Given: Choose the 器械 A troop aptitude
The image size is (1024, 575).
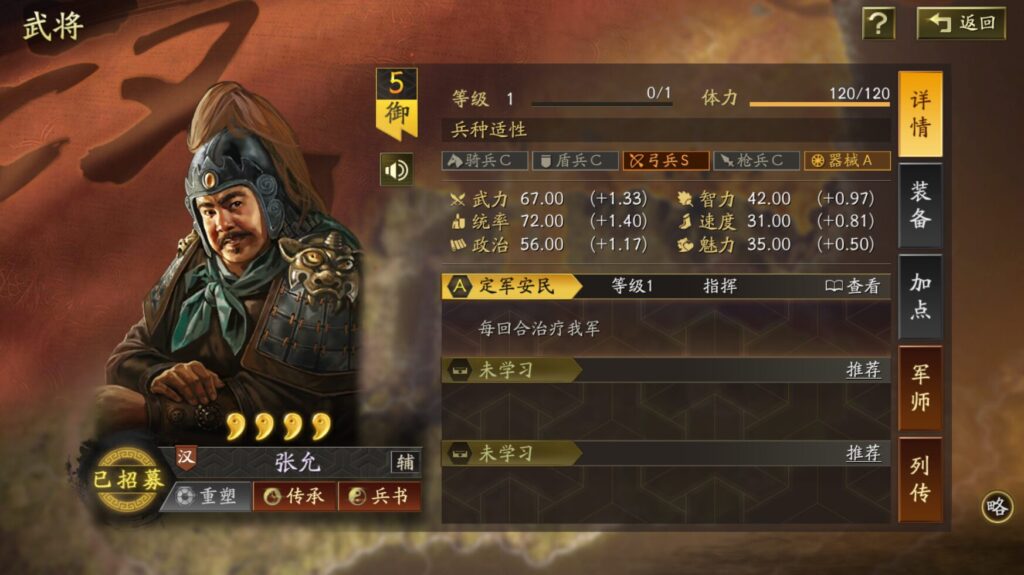Looking at the screenshot, I should (x=847, y=160).
